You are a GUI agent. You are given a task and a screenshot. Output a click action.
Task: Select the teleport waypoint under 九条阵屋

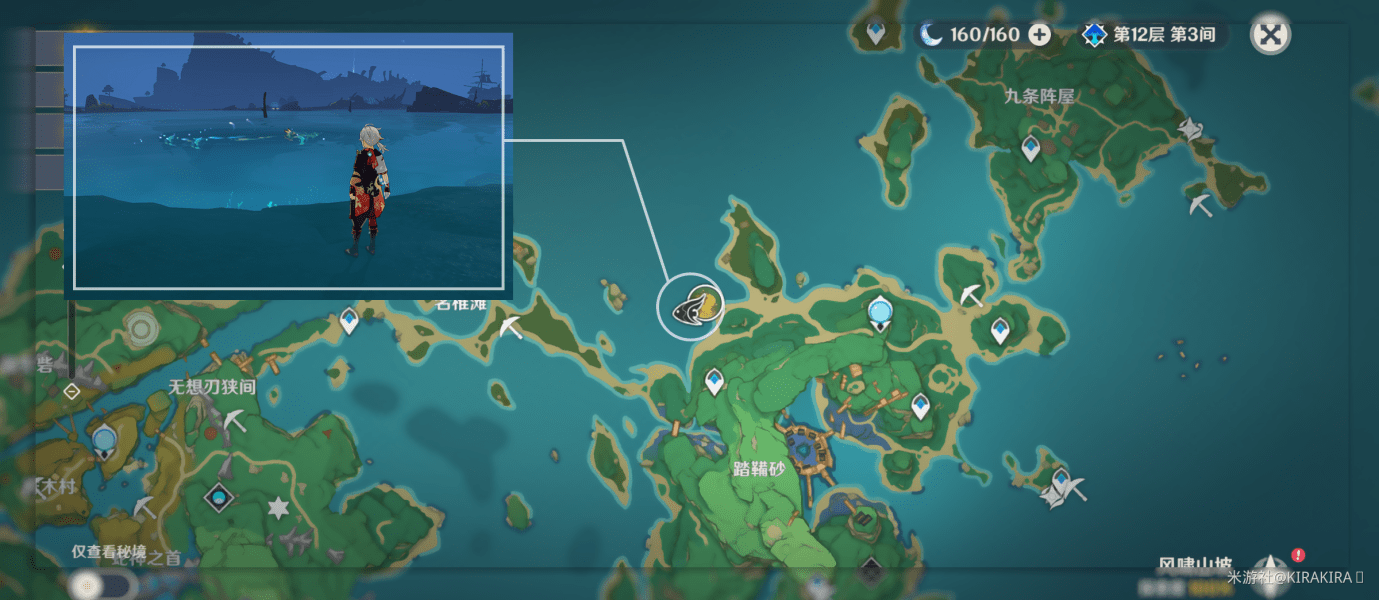coord(1031,149)
